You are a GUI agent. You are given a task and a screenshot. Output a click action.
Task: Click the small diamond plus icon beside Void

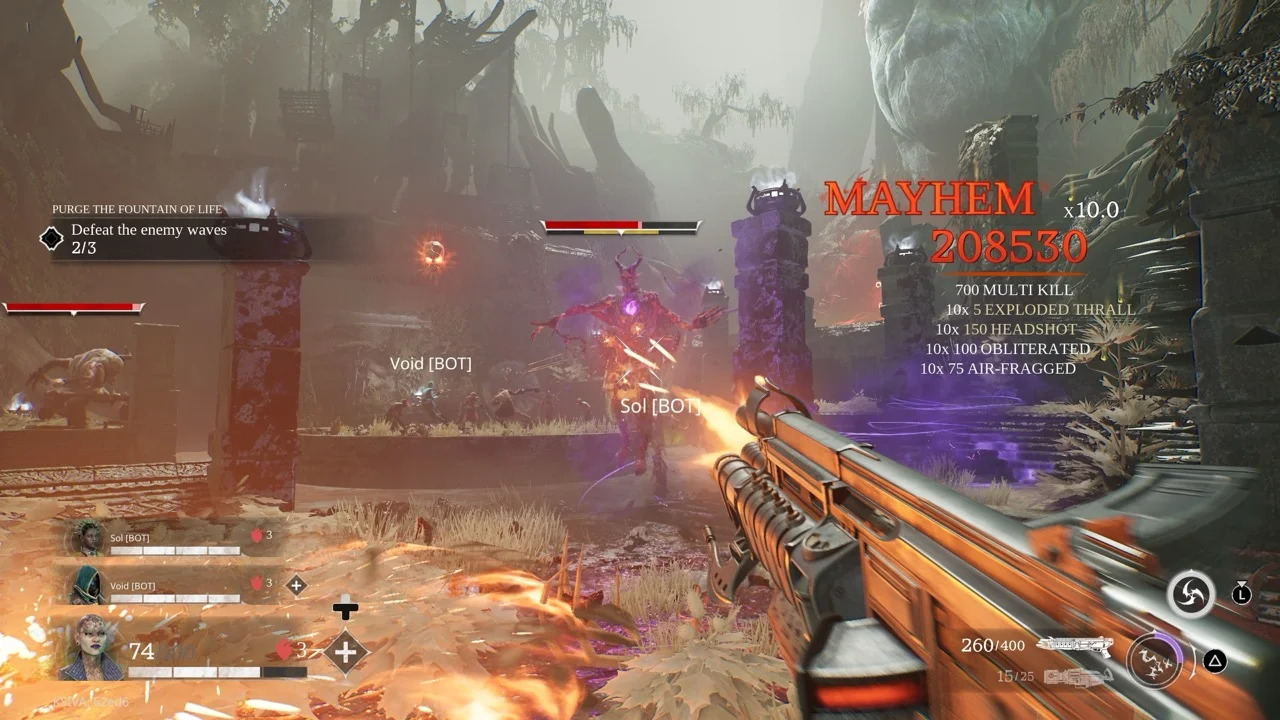(x=296, y=586)
